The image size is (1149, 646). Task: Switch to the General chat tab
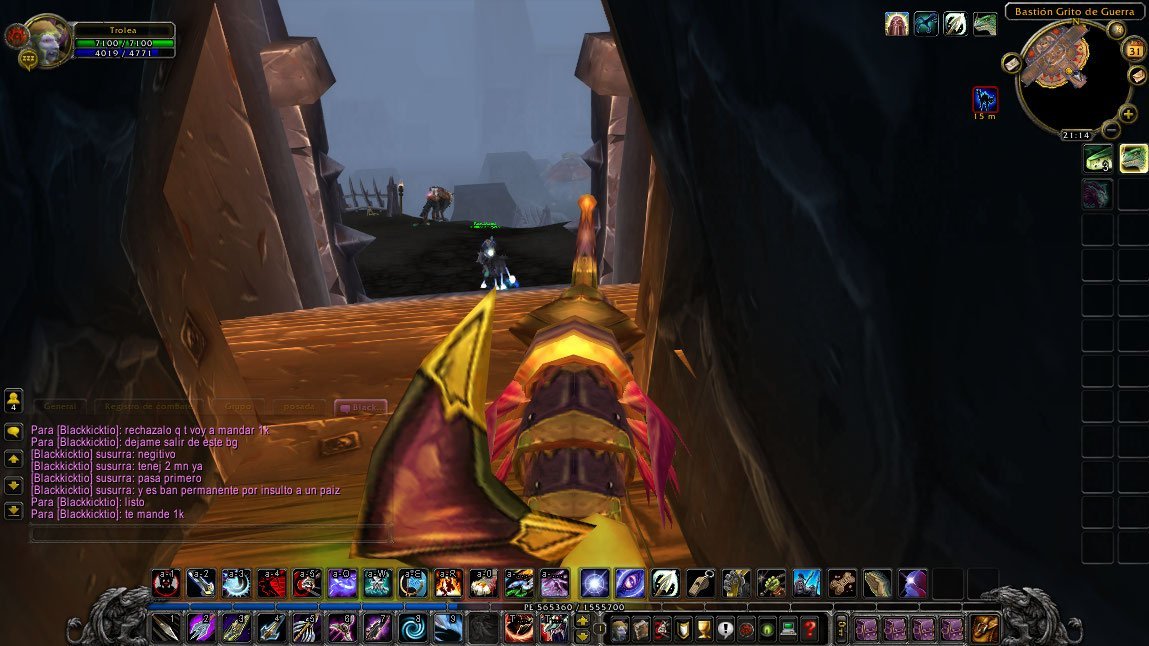pos(60,407)
